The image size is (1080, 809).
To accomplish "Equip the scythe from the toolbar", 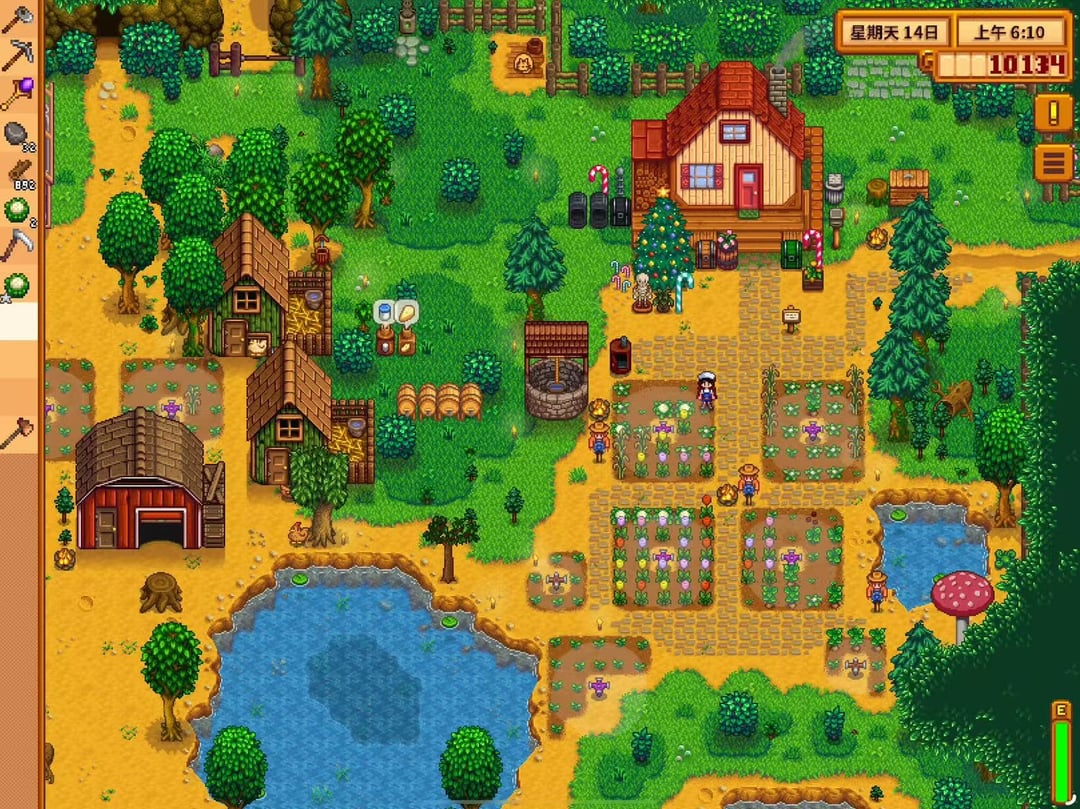I will 18,247.
